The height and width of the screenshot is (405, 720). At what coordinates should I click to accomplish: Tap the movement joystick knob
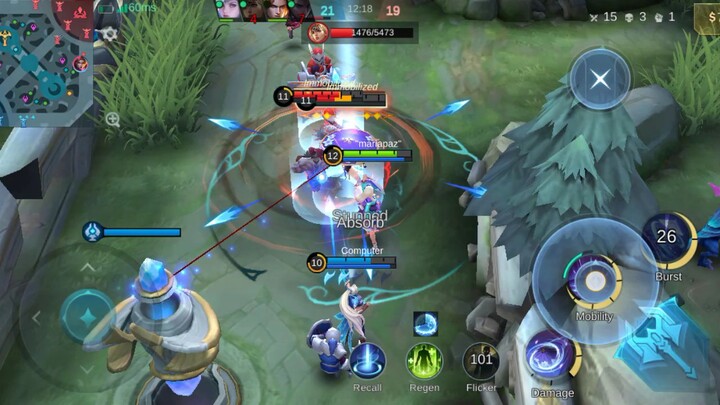88,316
